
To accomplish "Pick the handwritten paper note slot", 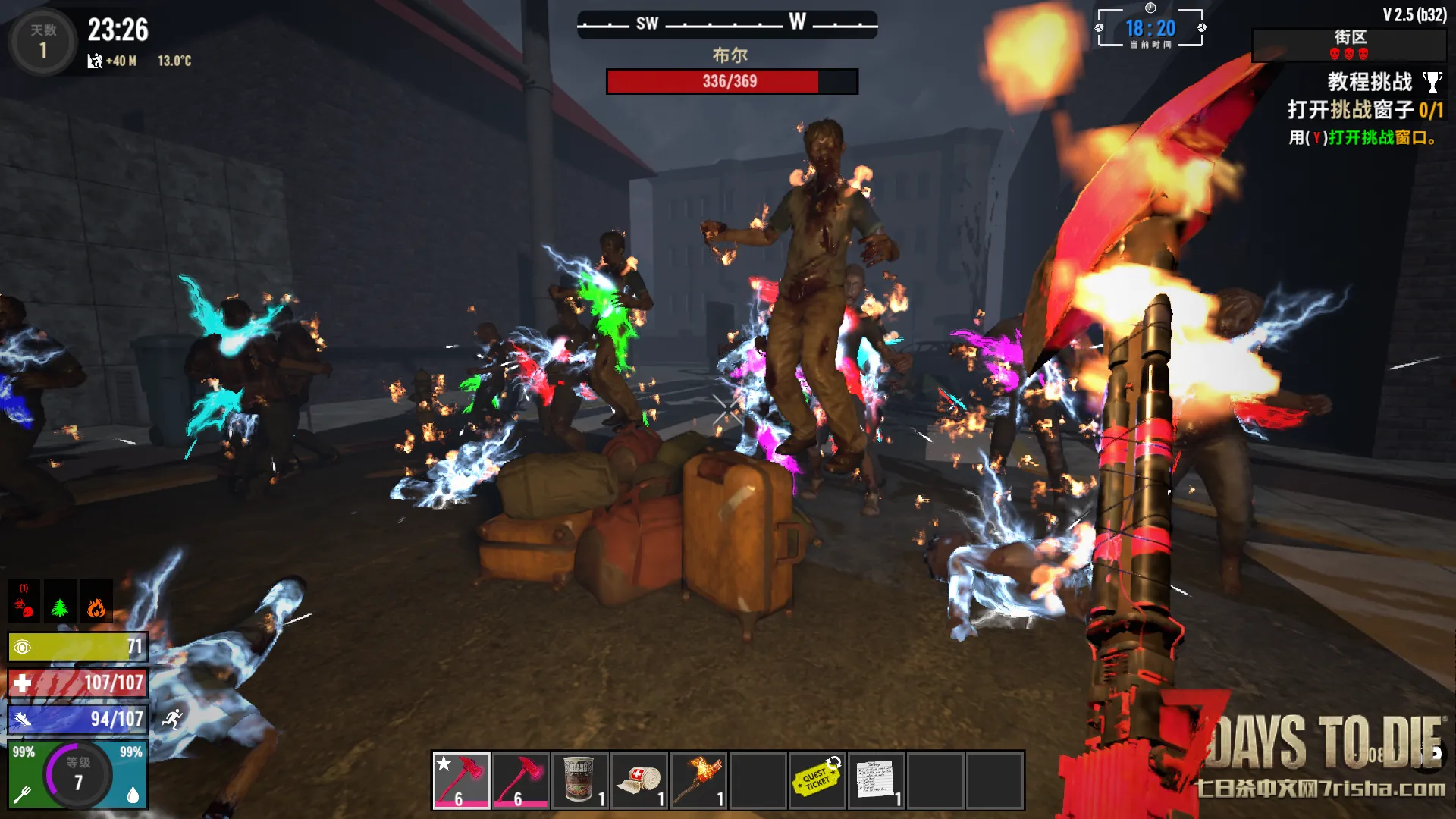I will (x=876, y=780).
